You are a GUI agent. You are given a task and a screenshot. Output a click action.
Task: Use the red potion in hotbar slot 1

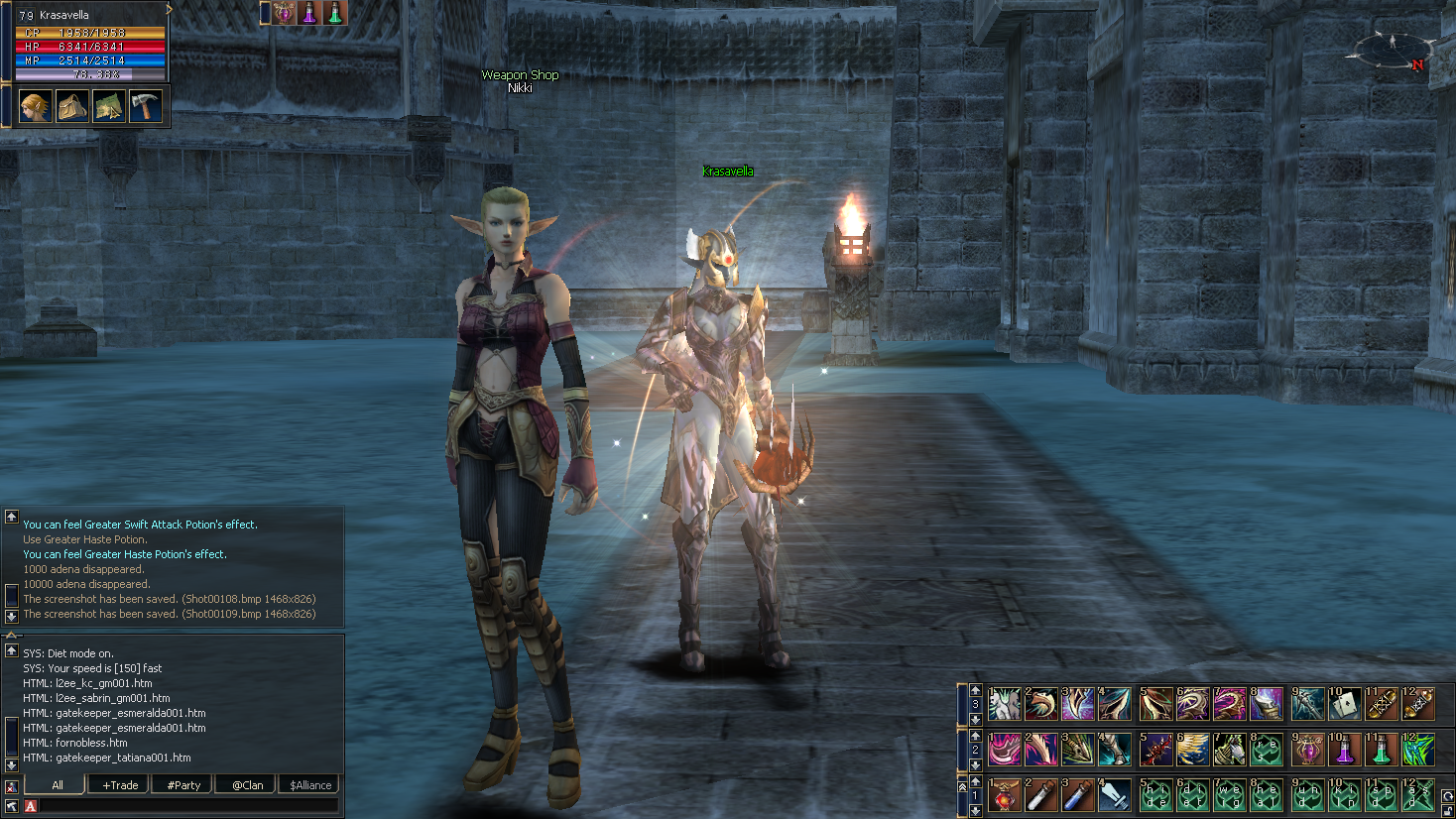(x=1005, y=795)
